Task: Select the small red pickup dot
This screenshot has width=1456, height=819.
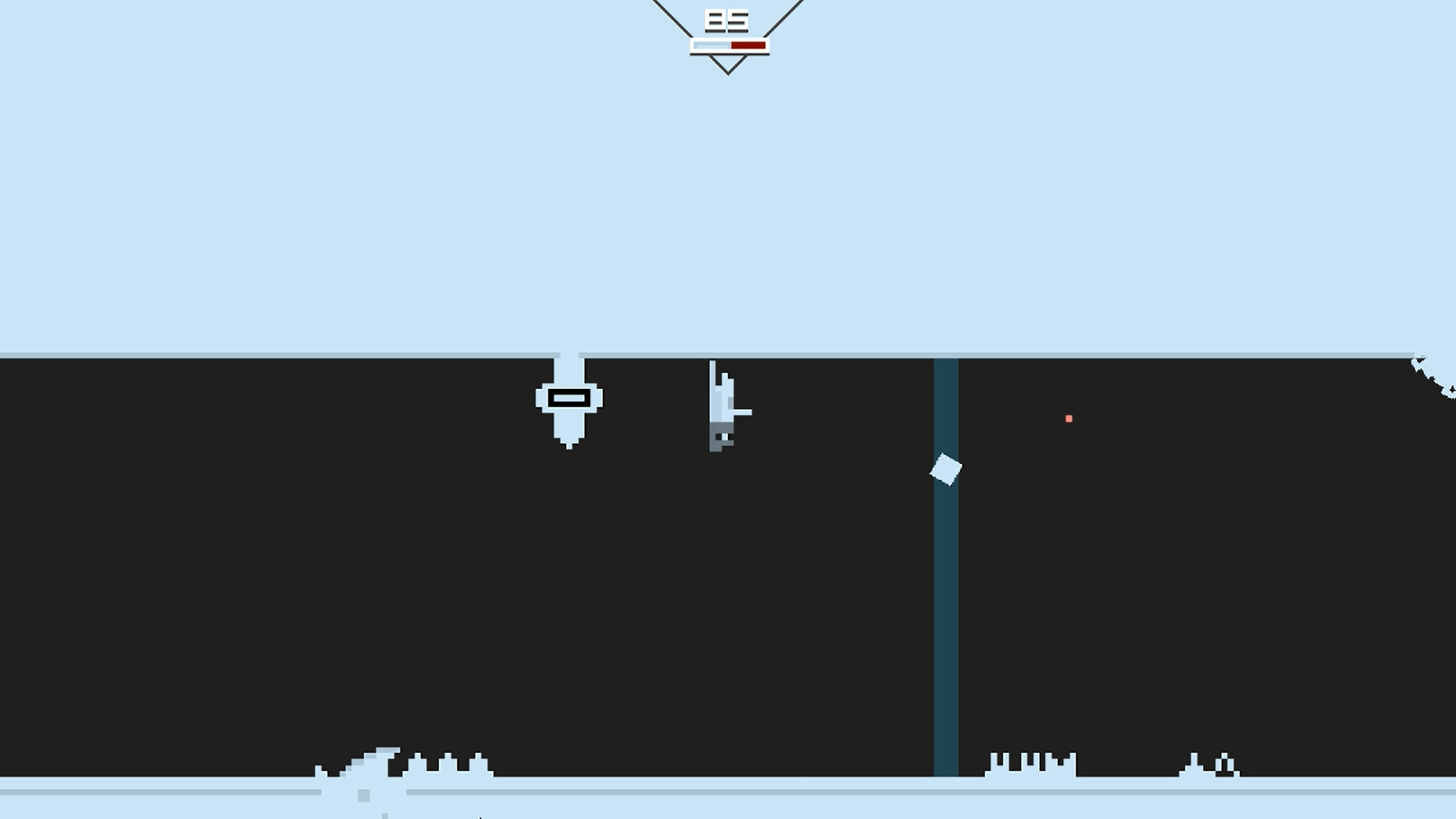Action: tap(1069, 418)
